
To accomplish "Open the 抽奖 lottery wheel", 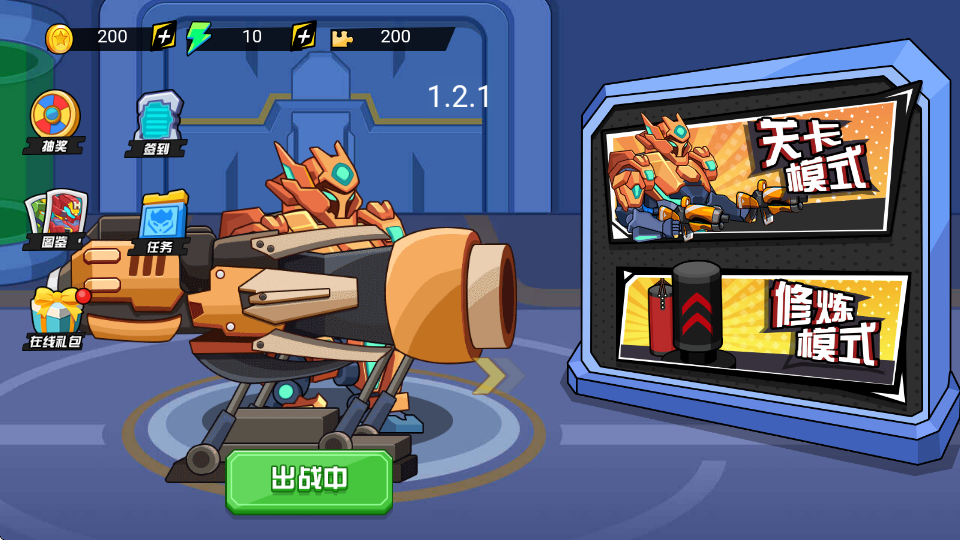I will click(55, 120).
